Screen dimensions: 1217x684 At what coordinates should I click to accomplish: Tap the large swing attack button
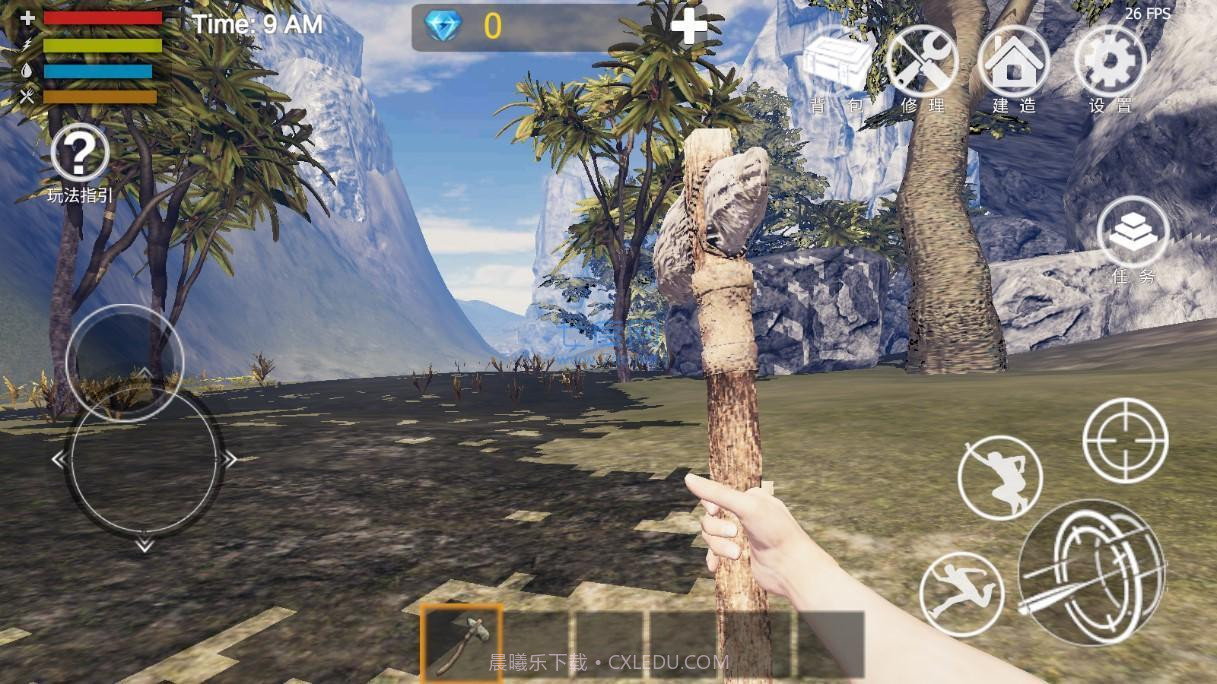click(x=1091, y=572)
